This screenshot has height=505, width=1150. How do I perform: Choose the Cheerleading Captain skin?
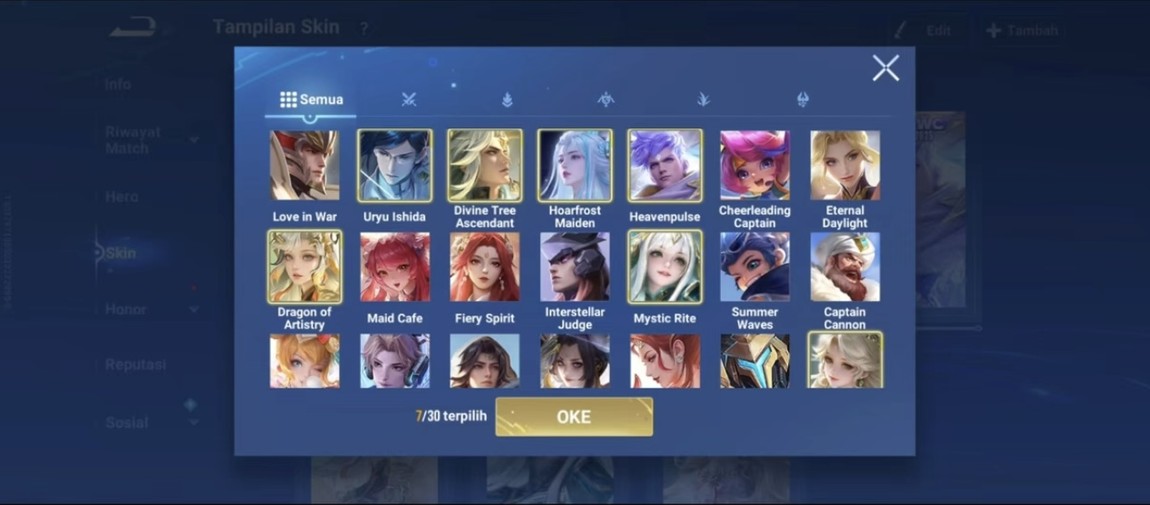(x=755, y=166)
